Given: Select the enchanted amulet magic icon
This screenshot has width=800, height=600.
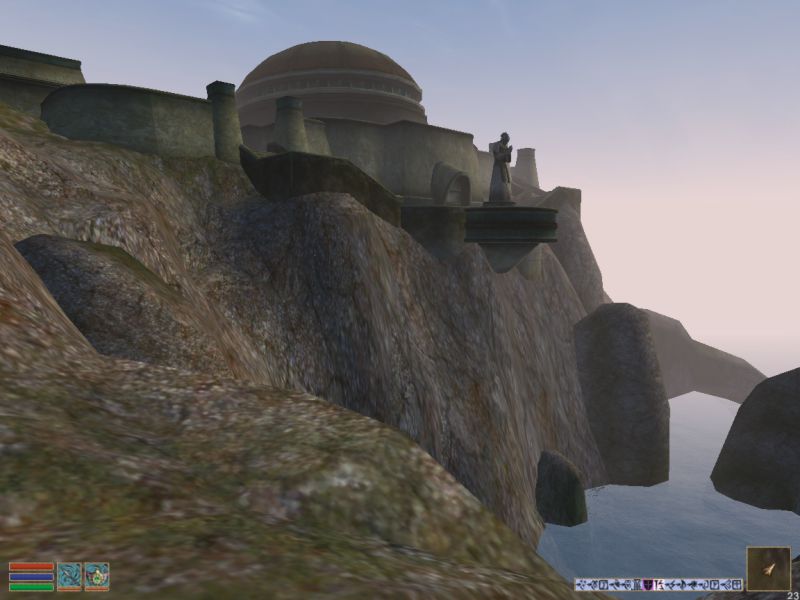Looking at the screenshot, I should pos(97,576).
